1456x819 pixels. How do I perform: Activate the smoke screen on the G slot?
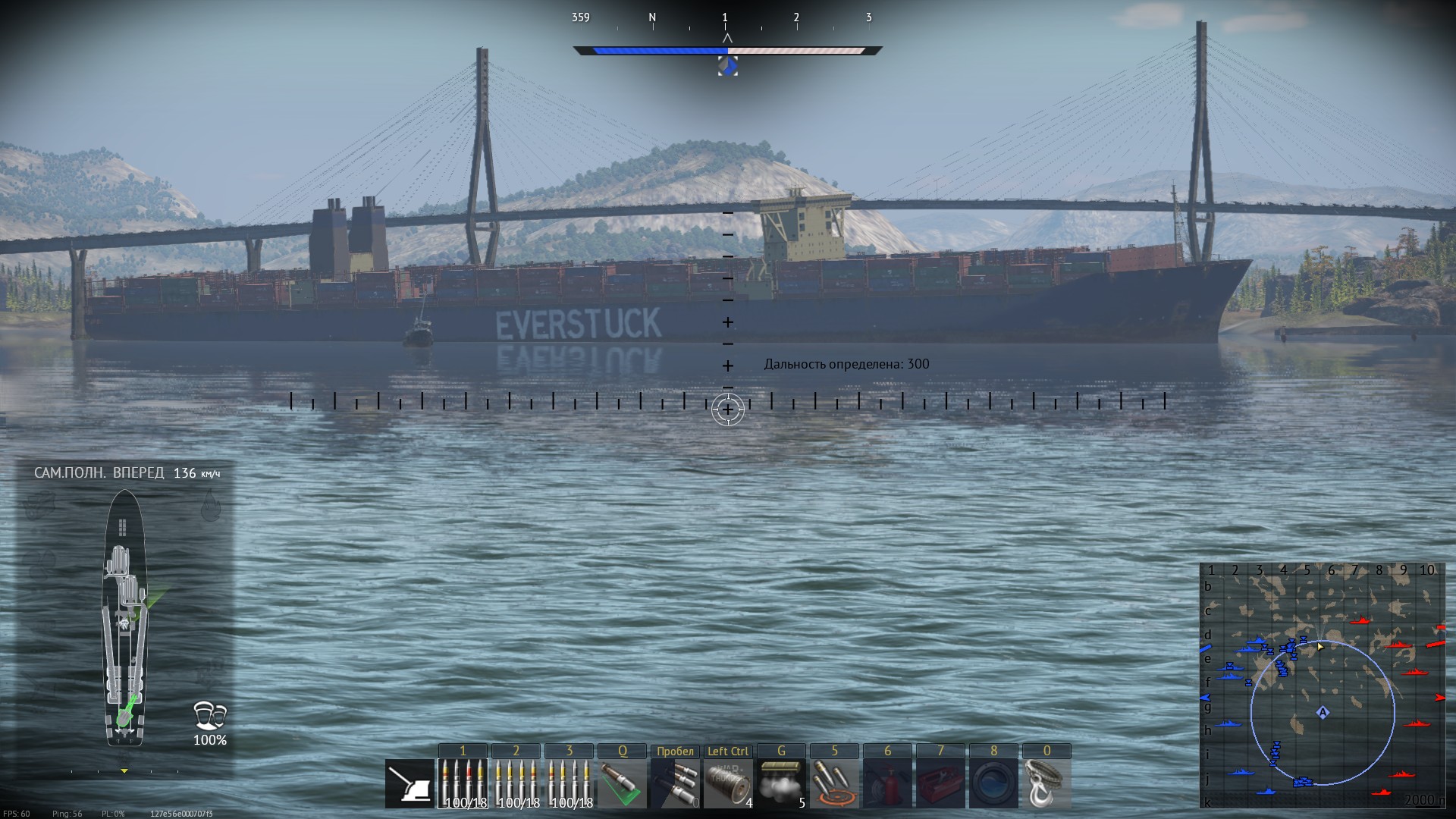click(782, 781)
